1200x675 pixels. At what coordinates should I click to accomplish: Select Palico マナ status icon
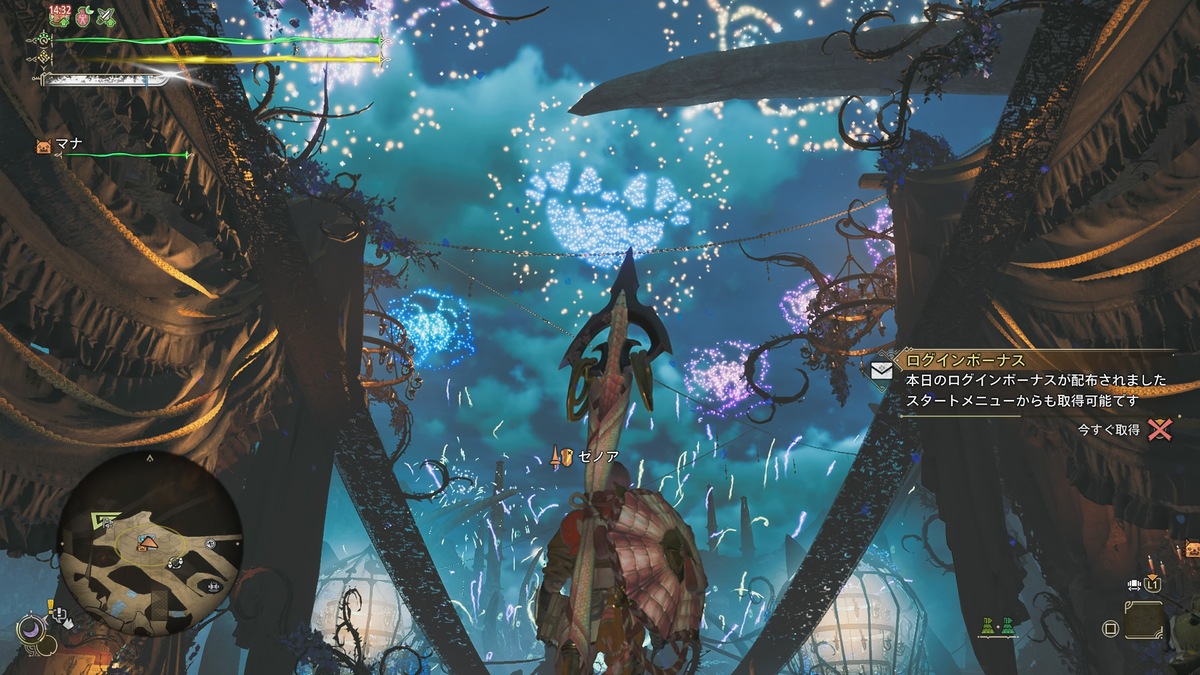[x=44, y=146]
